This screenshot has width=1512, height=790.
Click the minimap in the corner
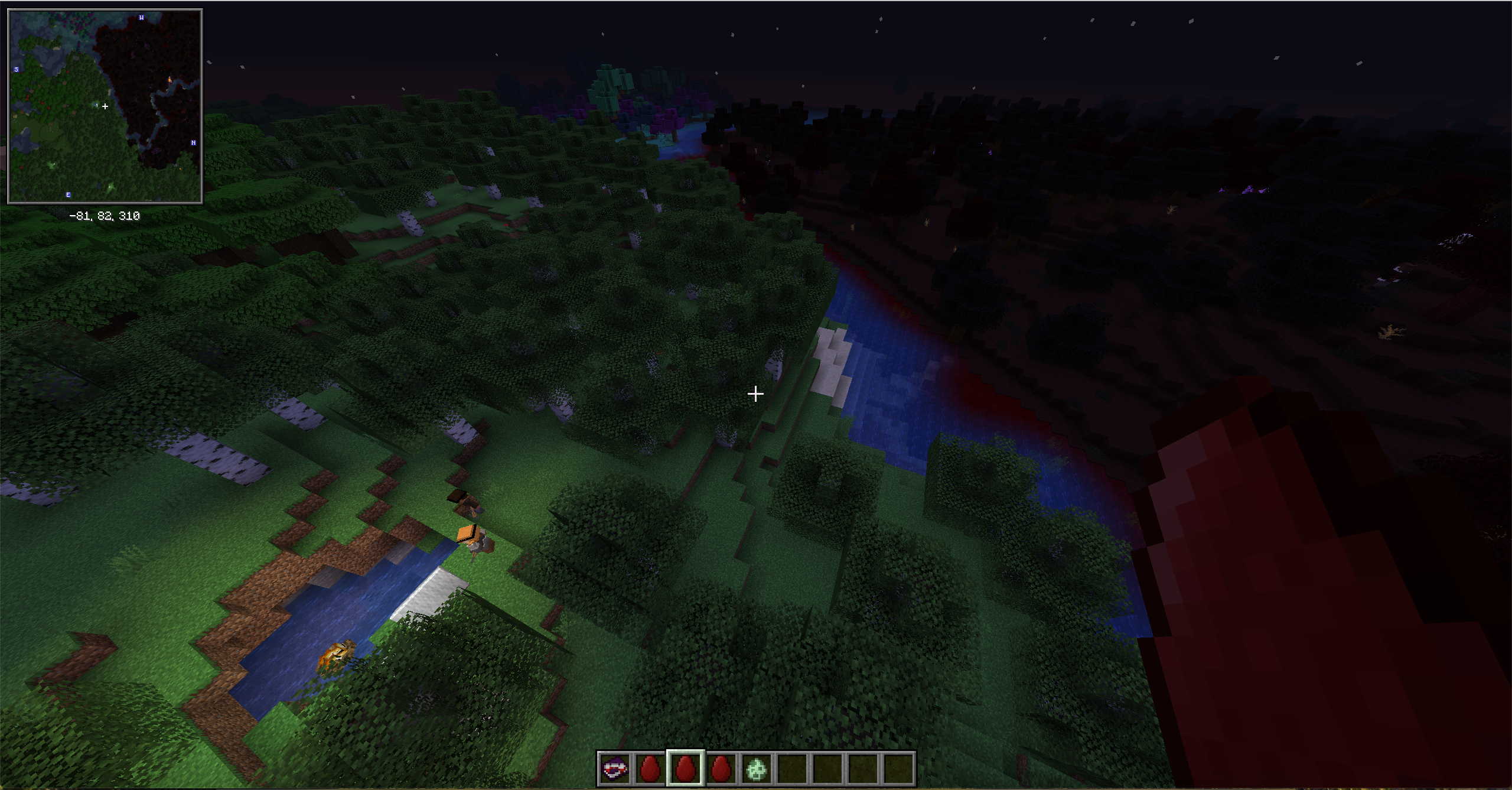click(x=105, y=106)
